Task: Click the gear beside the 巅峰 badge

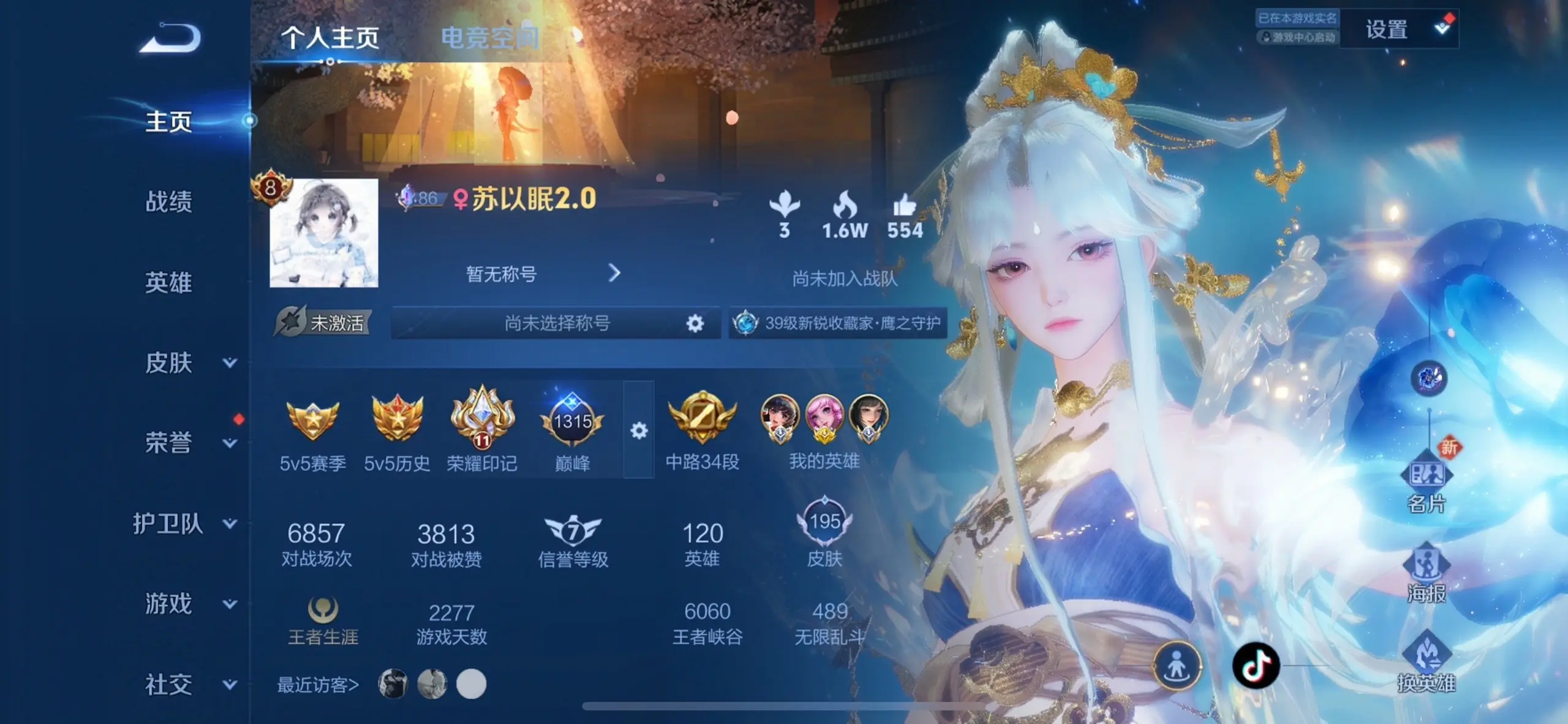Action: point(639,432)
